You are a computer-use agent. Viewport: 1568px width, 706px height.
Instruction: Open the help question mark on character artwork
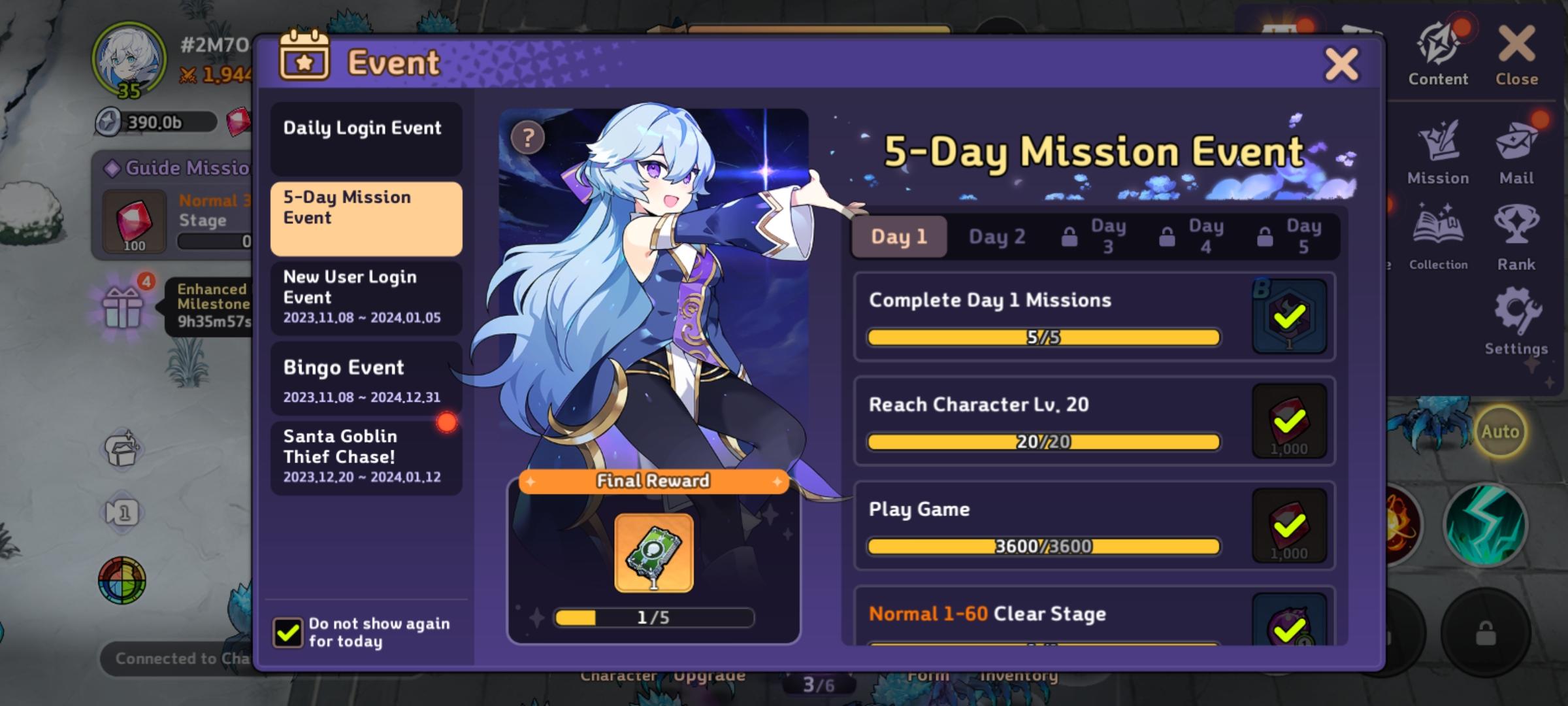coord(527,137)
